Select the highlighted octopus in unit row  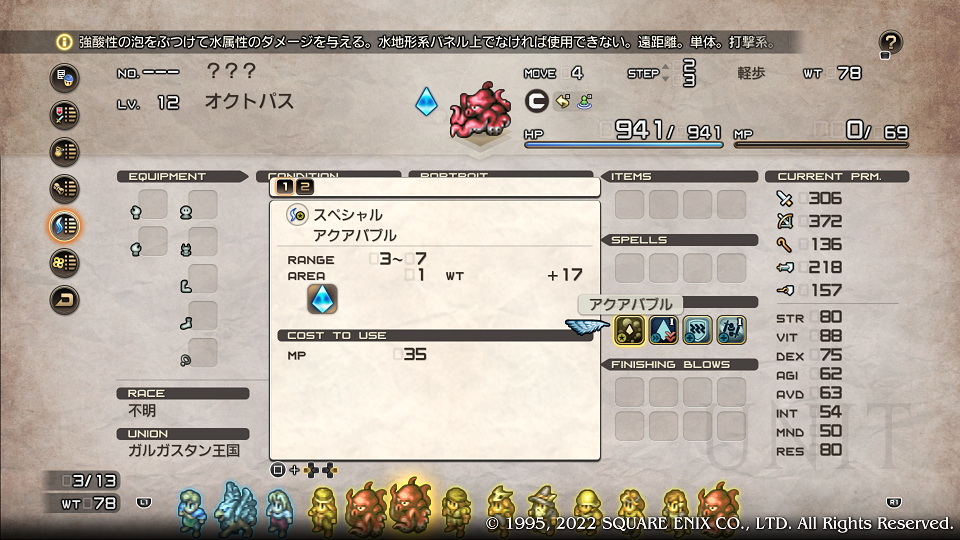(410, 506)
